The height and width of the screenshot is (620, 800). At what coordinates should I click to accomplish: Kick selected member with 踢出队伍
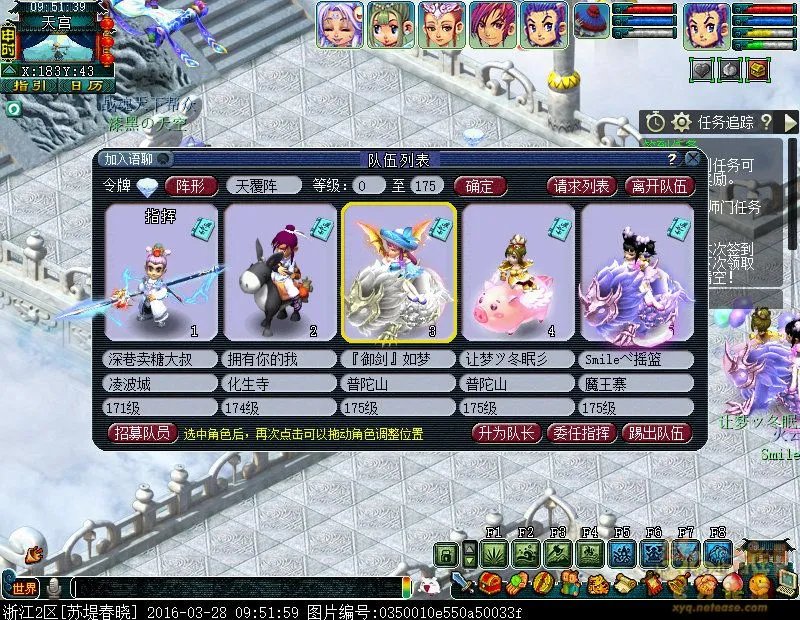[657, 433]
